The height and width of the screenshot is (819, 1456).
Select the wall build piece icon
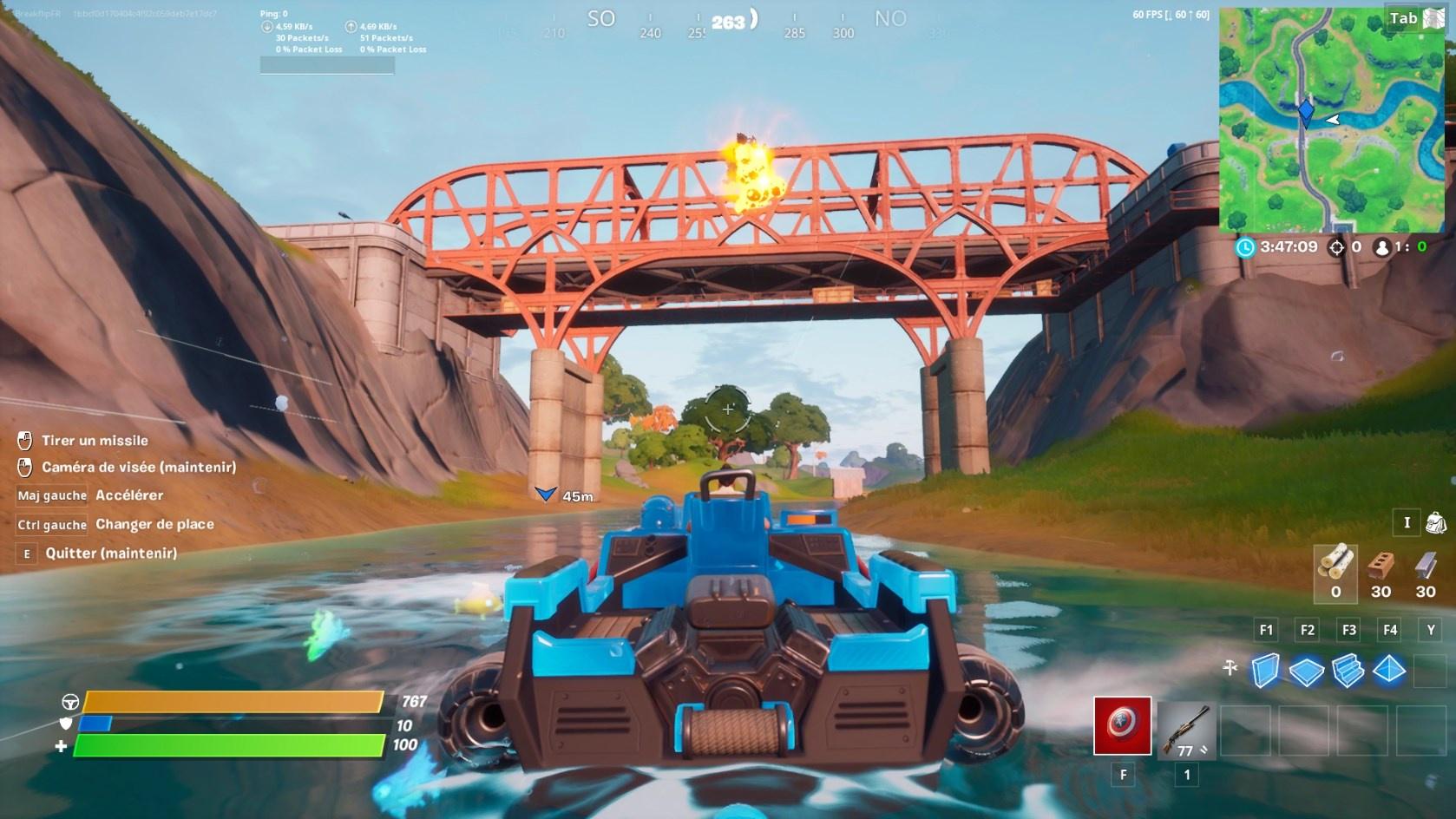click(x=1267, y=670)
